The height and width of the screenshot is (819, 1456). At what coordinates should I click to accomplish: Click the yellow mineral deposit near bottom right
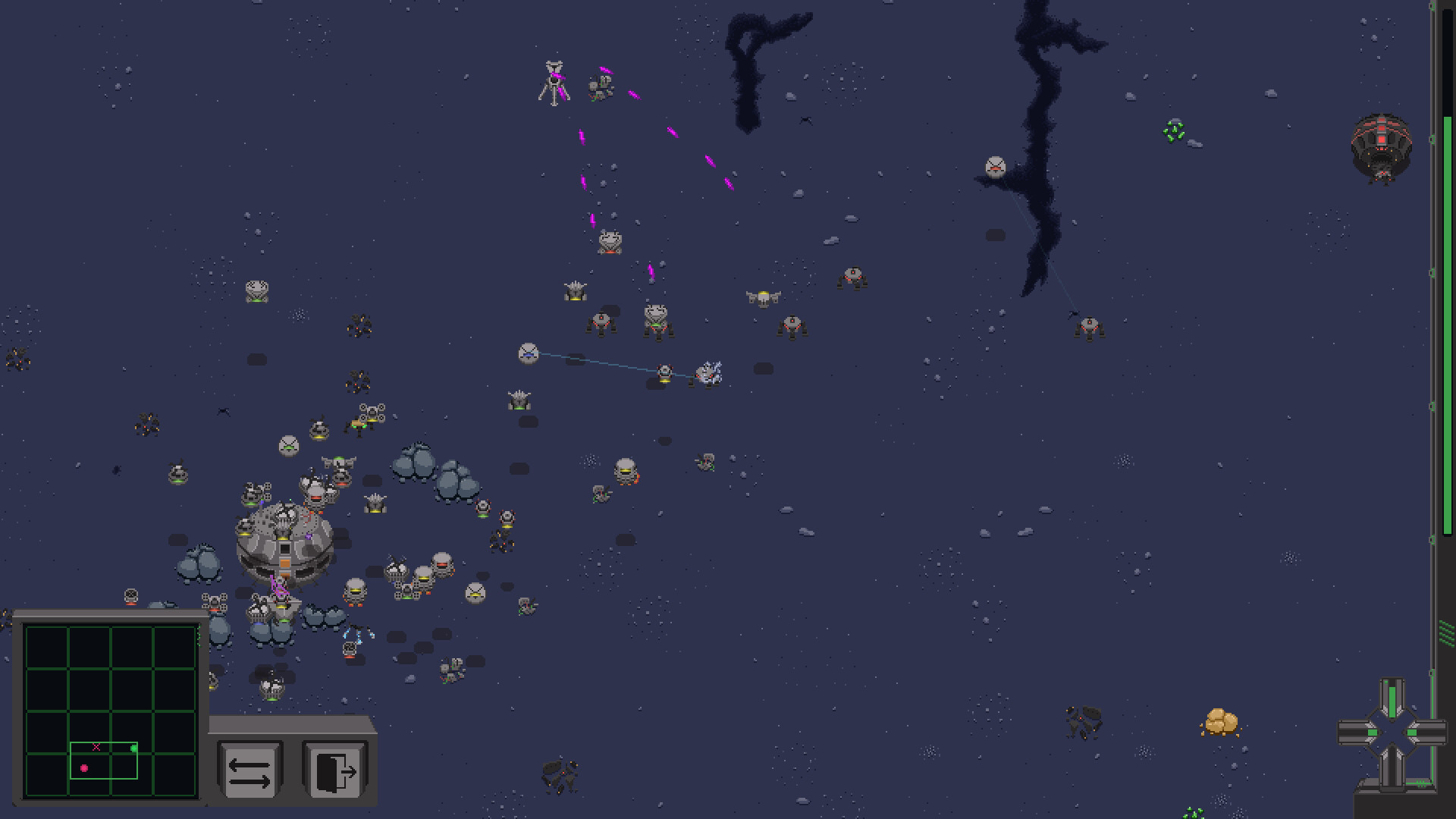pos(1221,721)
